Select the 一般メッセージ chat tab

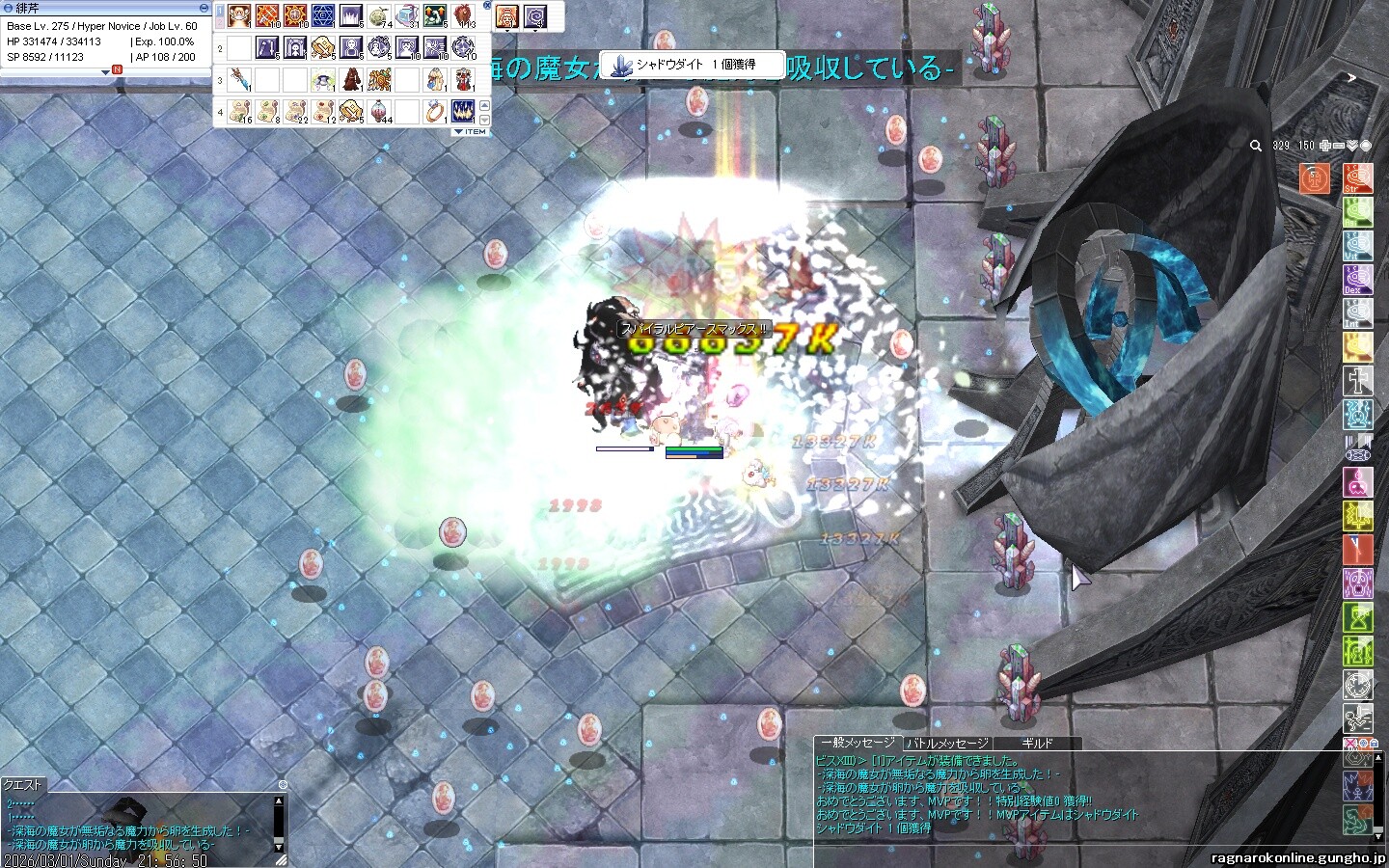857,743
